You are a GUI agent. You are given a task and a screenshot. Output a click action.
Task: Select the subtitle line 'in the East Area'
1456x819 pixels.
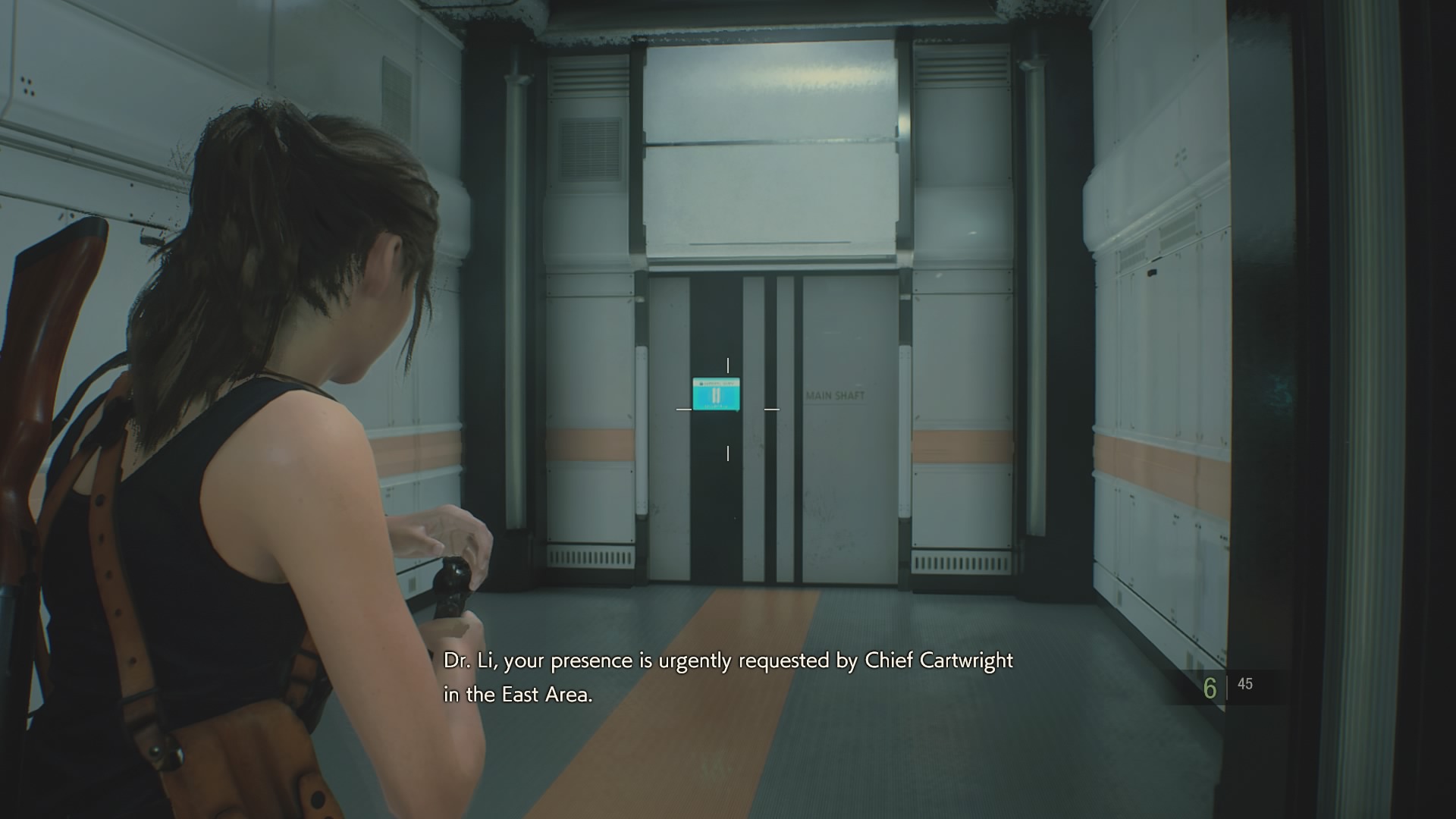[518, 695]
